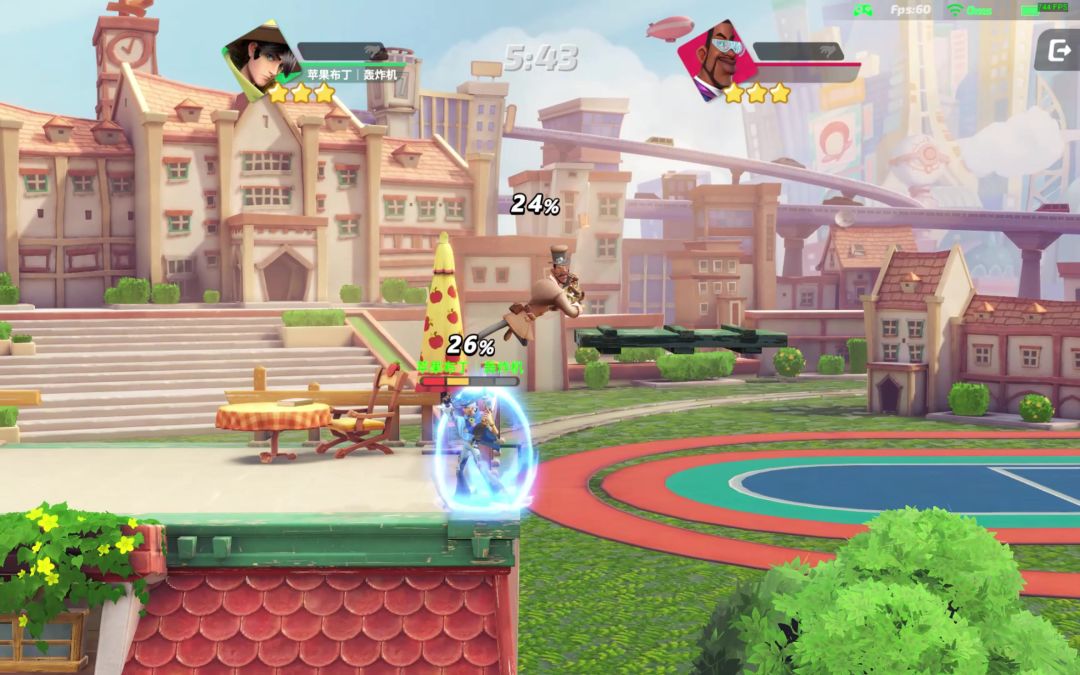Click the green Wi-Fi signal icon
The image size is (1080, 675).
click(954, 10)
